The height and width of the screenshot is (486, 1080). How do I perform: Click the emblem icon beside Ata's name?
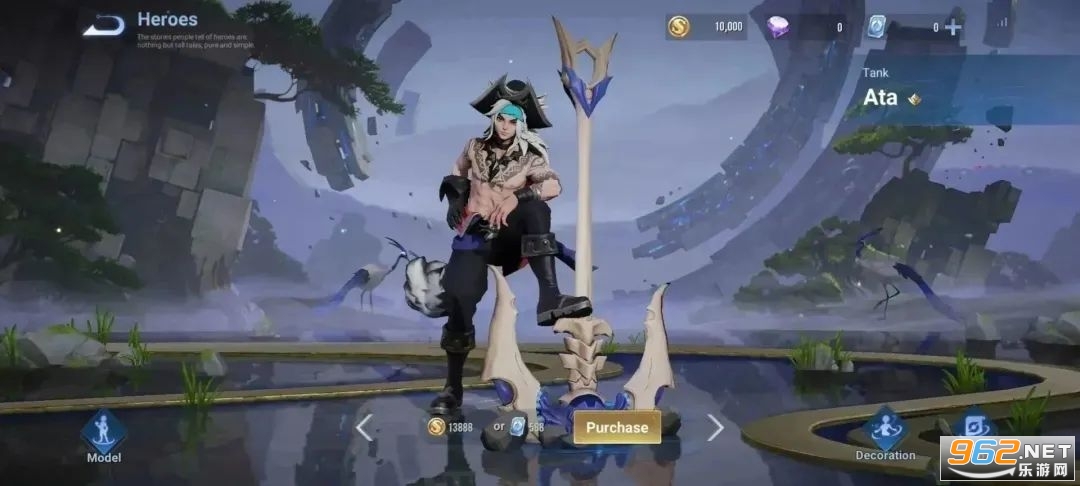[913, 99]
